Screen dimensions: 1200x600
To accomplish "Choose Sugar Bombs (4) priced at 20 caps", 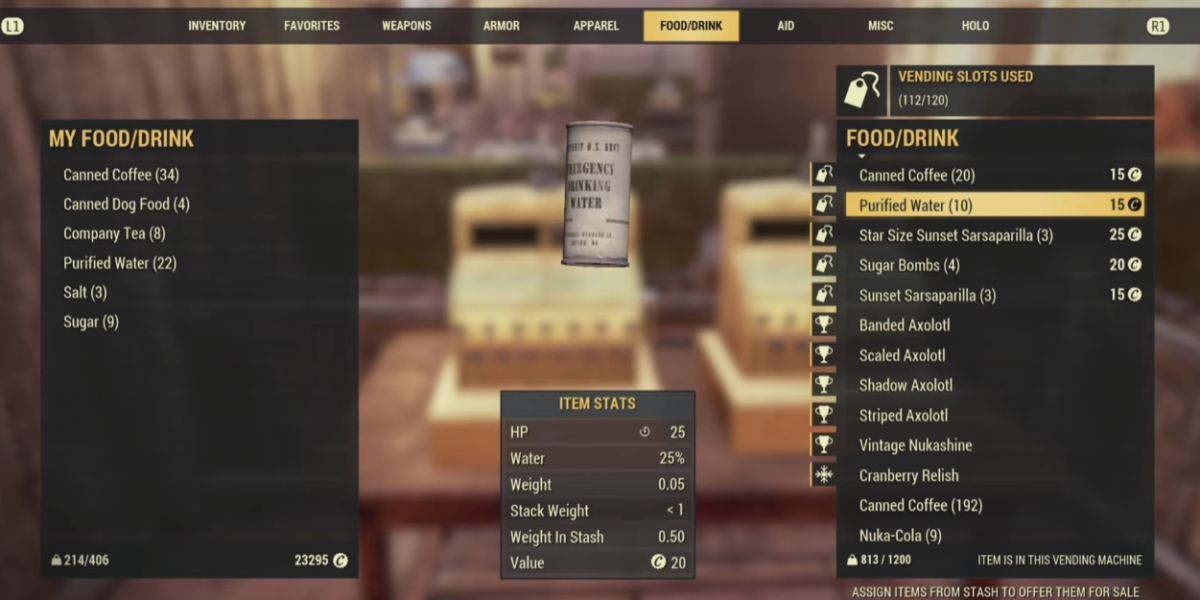I will coord(909,265).
